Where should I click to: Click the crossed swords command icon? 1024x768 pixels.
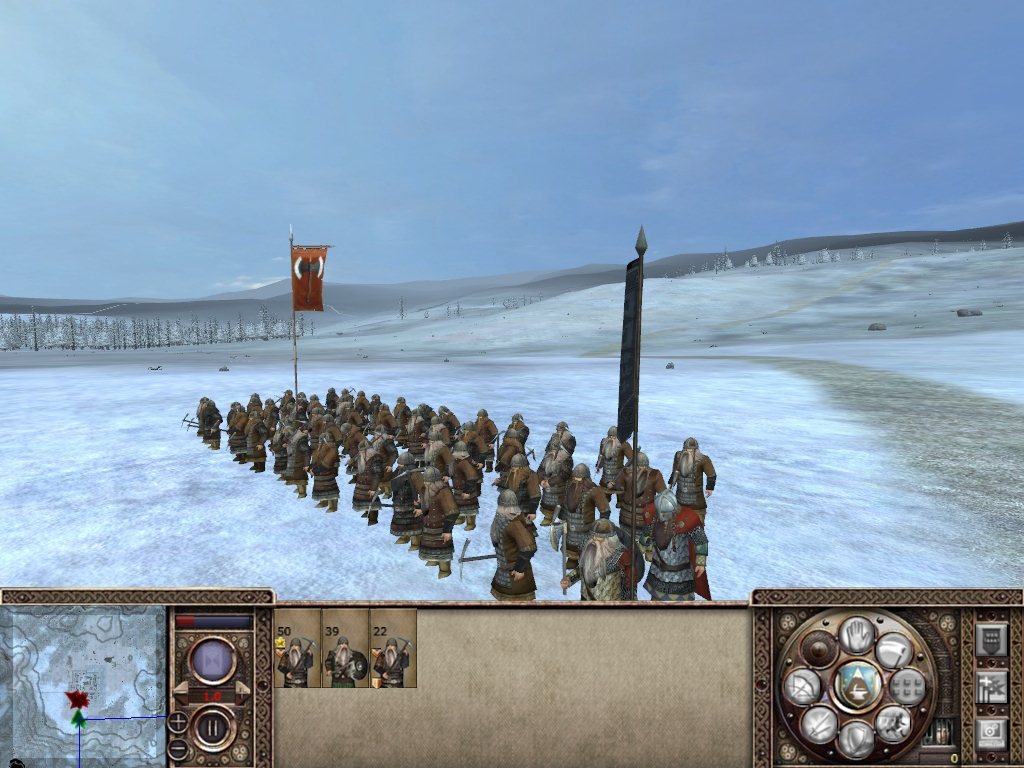click(819, 723)
